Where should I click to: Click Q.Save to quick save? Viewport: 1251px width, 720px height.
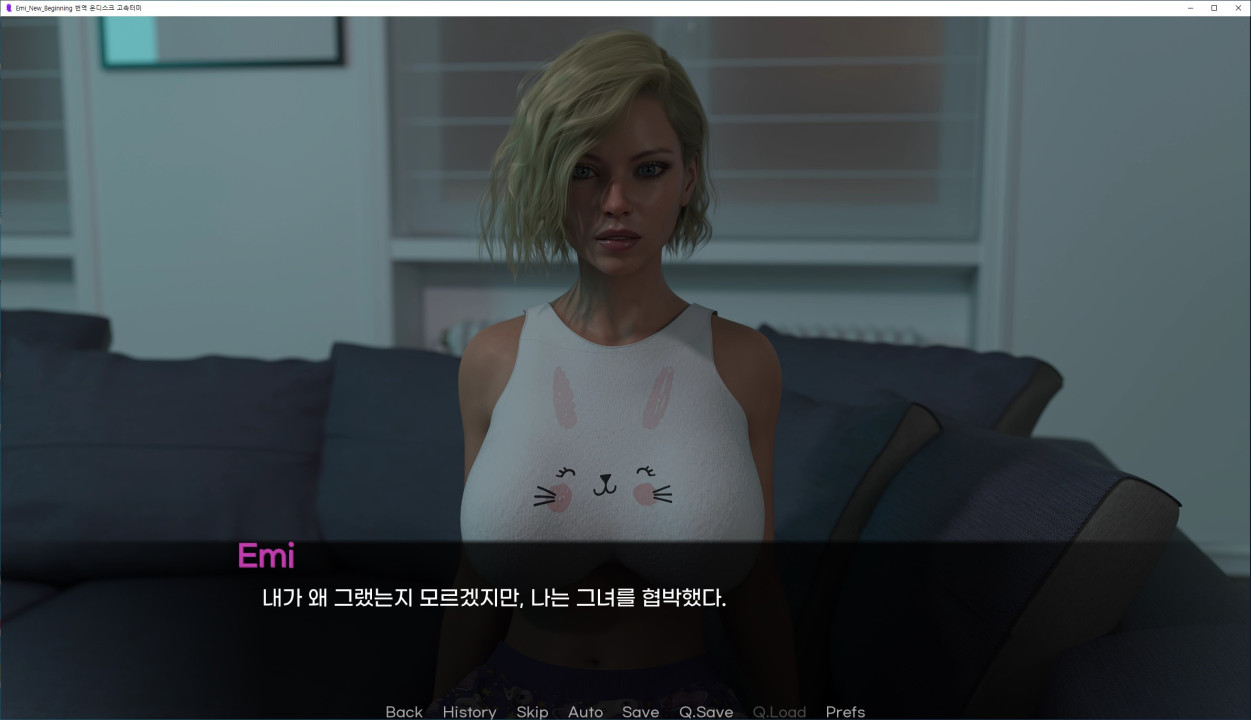point(706,711)
